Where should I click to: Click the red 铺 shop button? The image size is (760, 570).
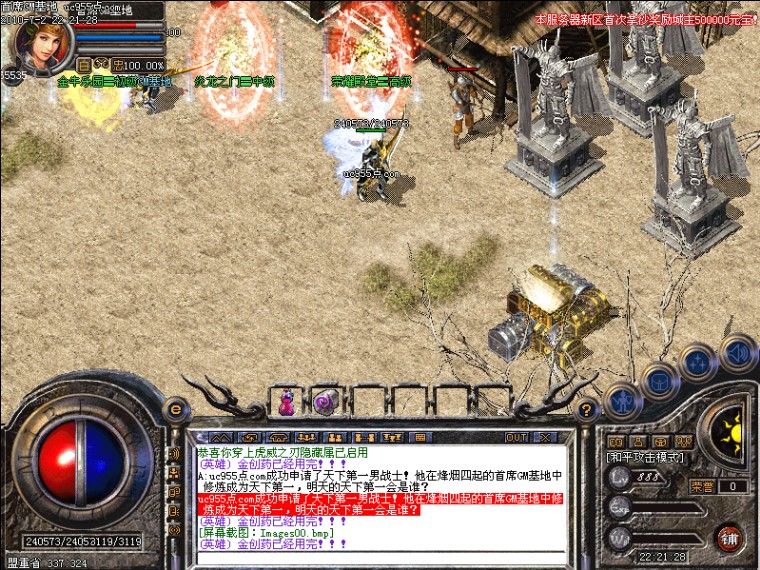coord(730,538)
